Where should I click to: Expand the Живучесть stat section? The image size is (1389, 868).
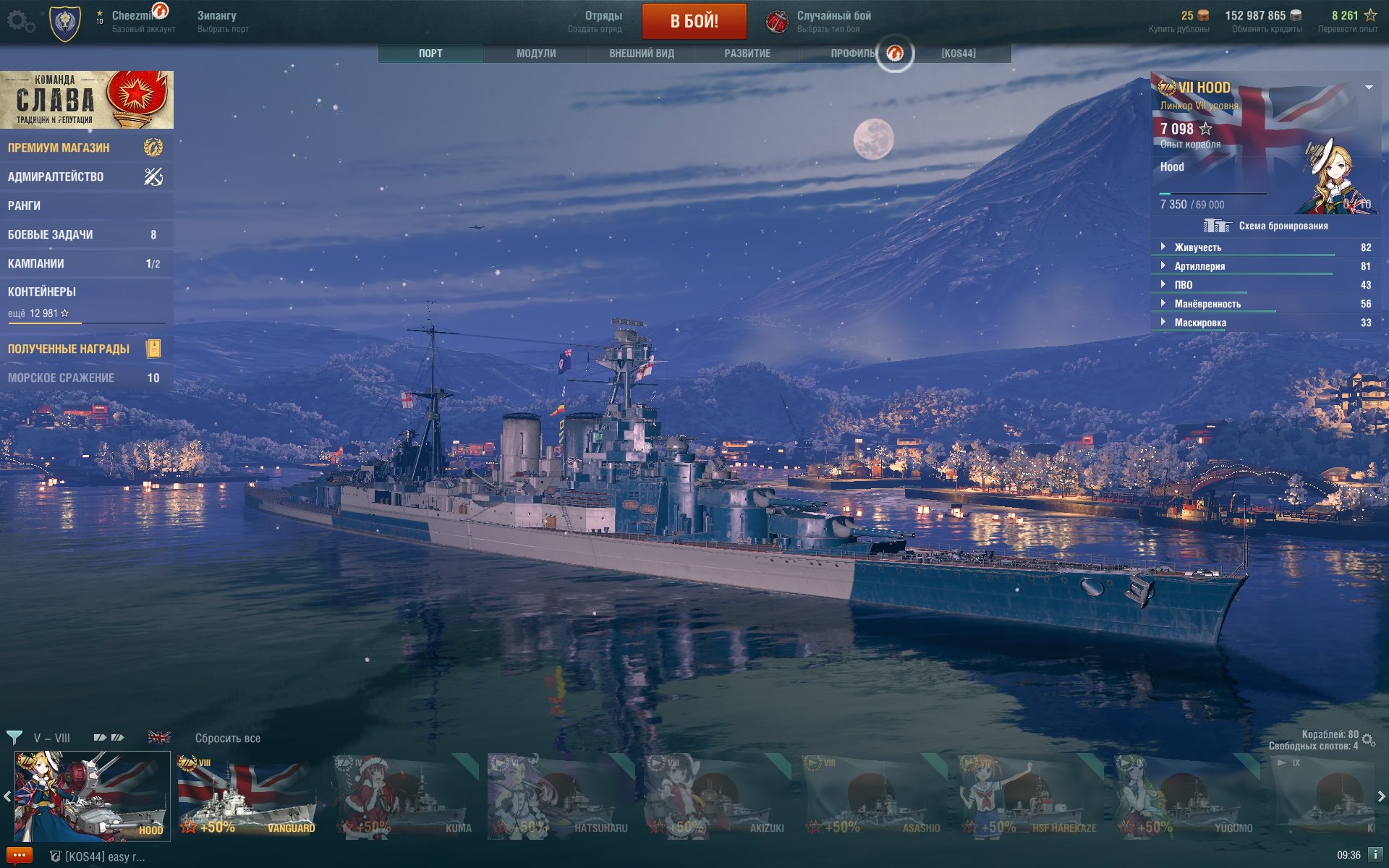1197,247
